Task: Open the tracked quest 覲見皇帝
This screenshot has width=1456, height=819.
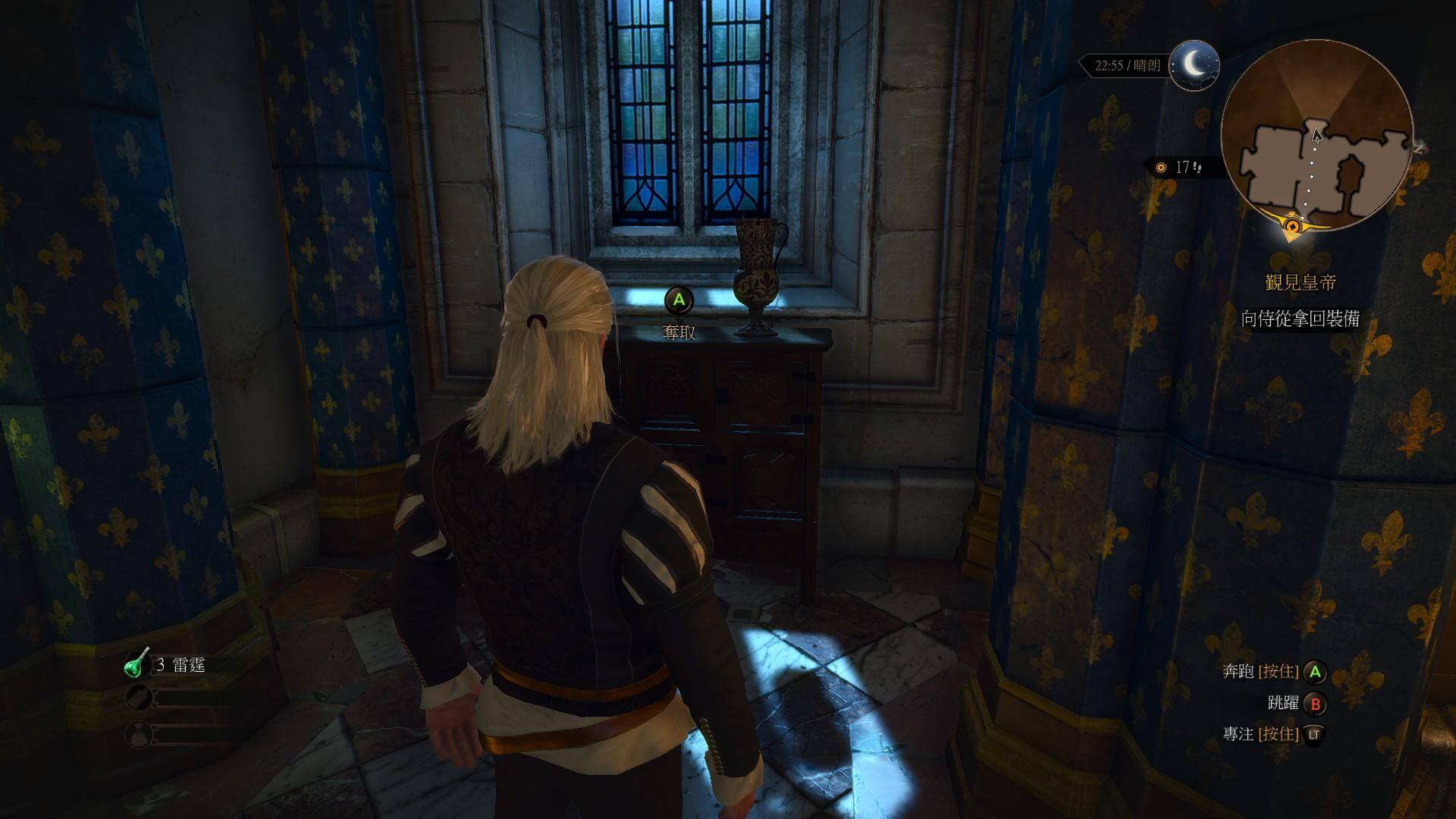Action: [x=1301, y=283]
